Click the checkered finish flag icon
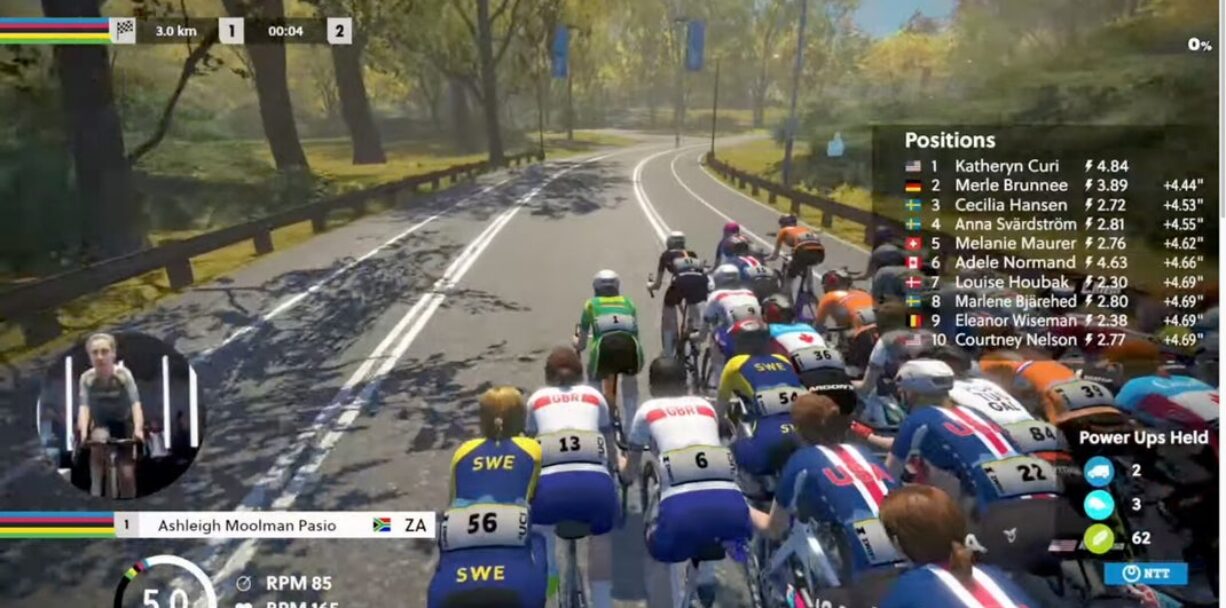 [x=124, y=30]
